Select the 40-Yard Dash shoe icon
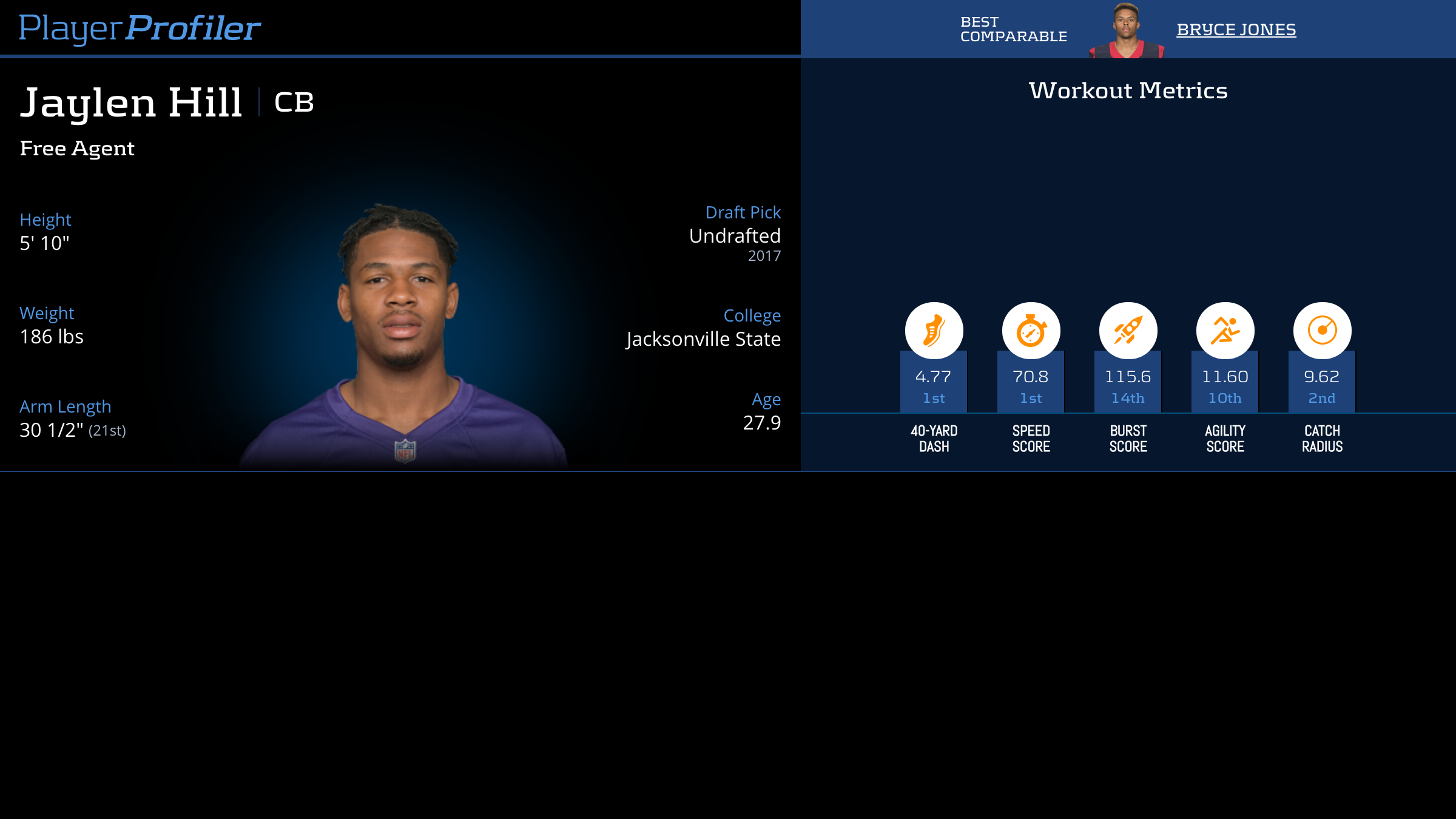The width and height of the screenshot is (1456, 819). [x=934, y=331]
